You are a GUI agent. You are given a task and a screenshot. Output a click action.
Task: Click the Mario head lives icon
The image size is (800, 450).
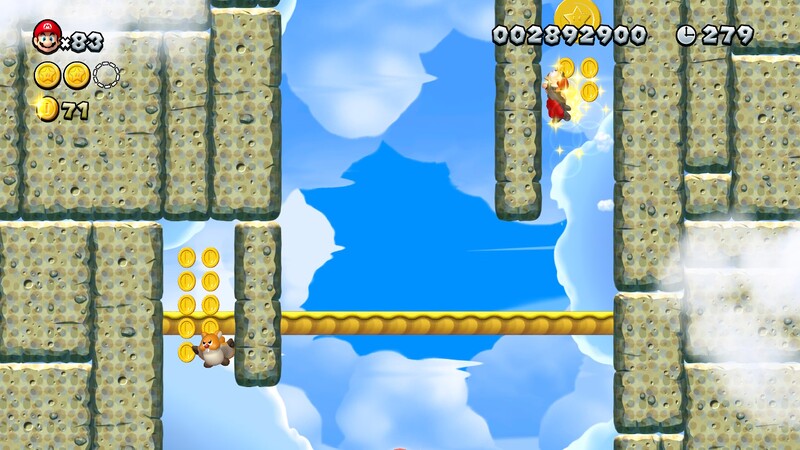pyautogui.click(x=46, y=37)
